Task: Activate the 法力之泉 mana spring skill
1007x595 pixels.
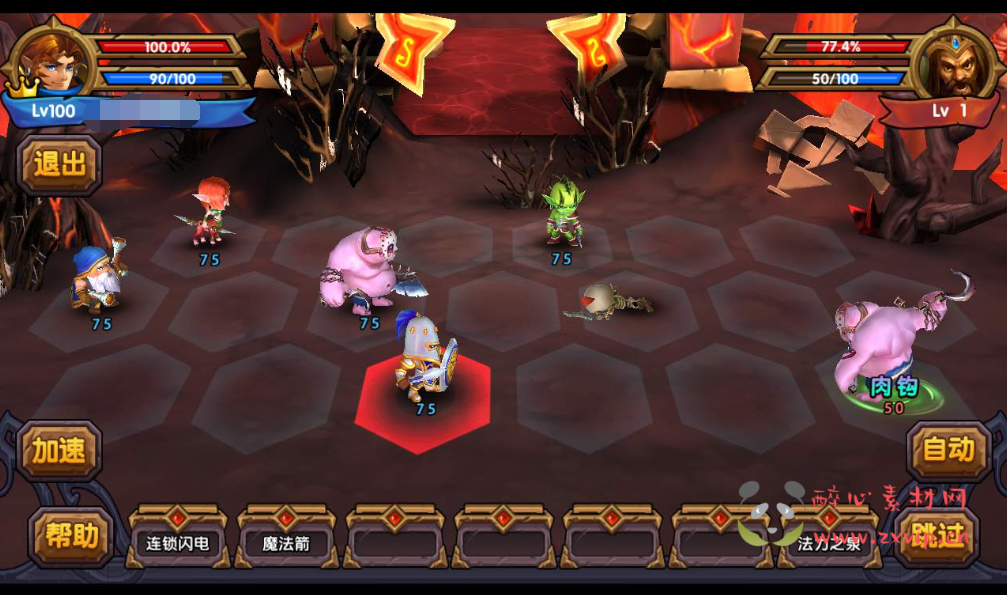Action: pyautogui.click(x=828, y=543)
